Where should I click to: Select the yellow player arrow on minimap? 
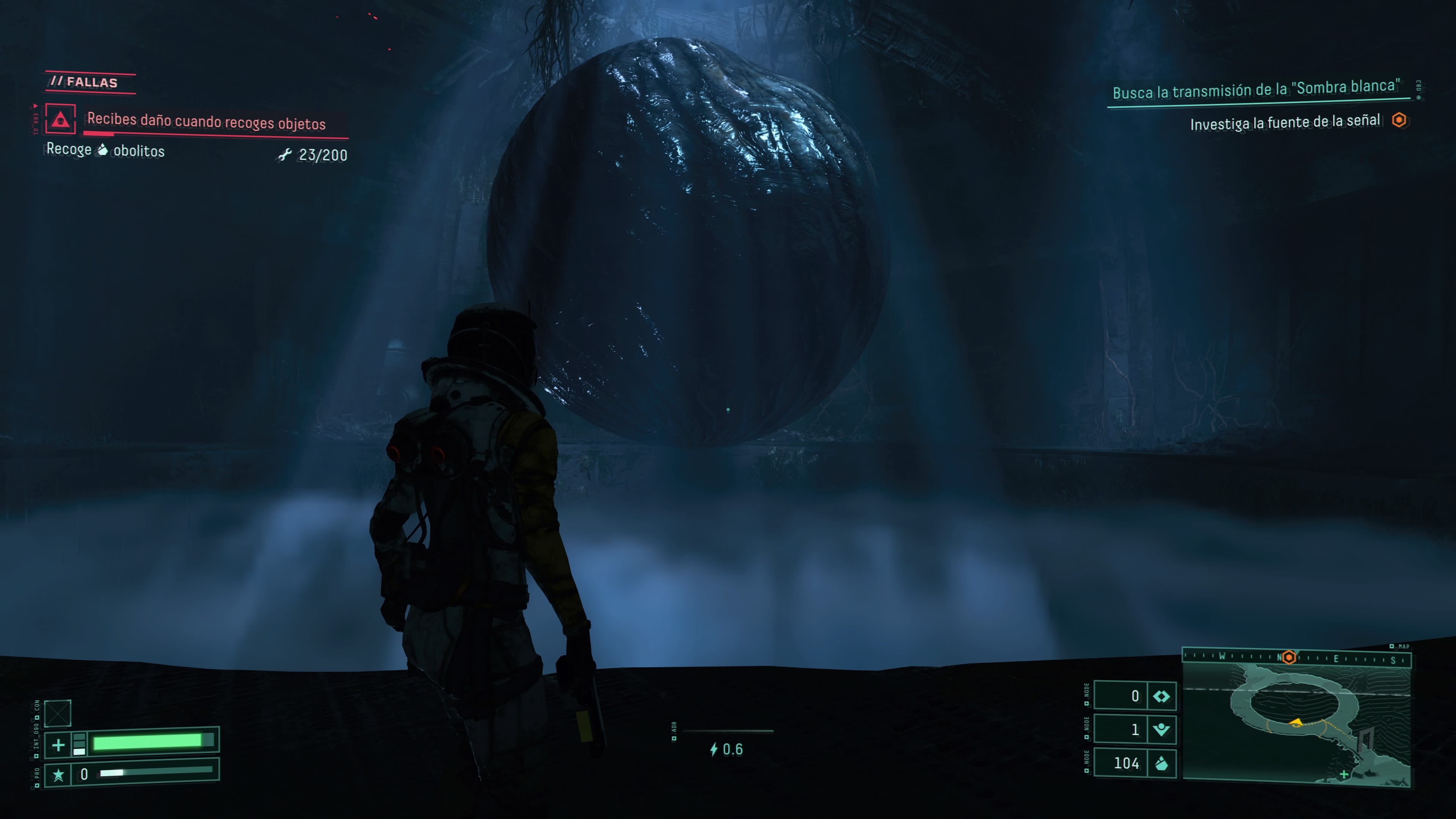[1296, 722]
